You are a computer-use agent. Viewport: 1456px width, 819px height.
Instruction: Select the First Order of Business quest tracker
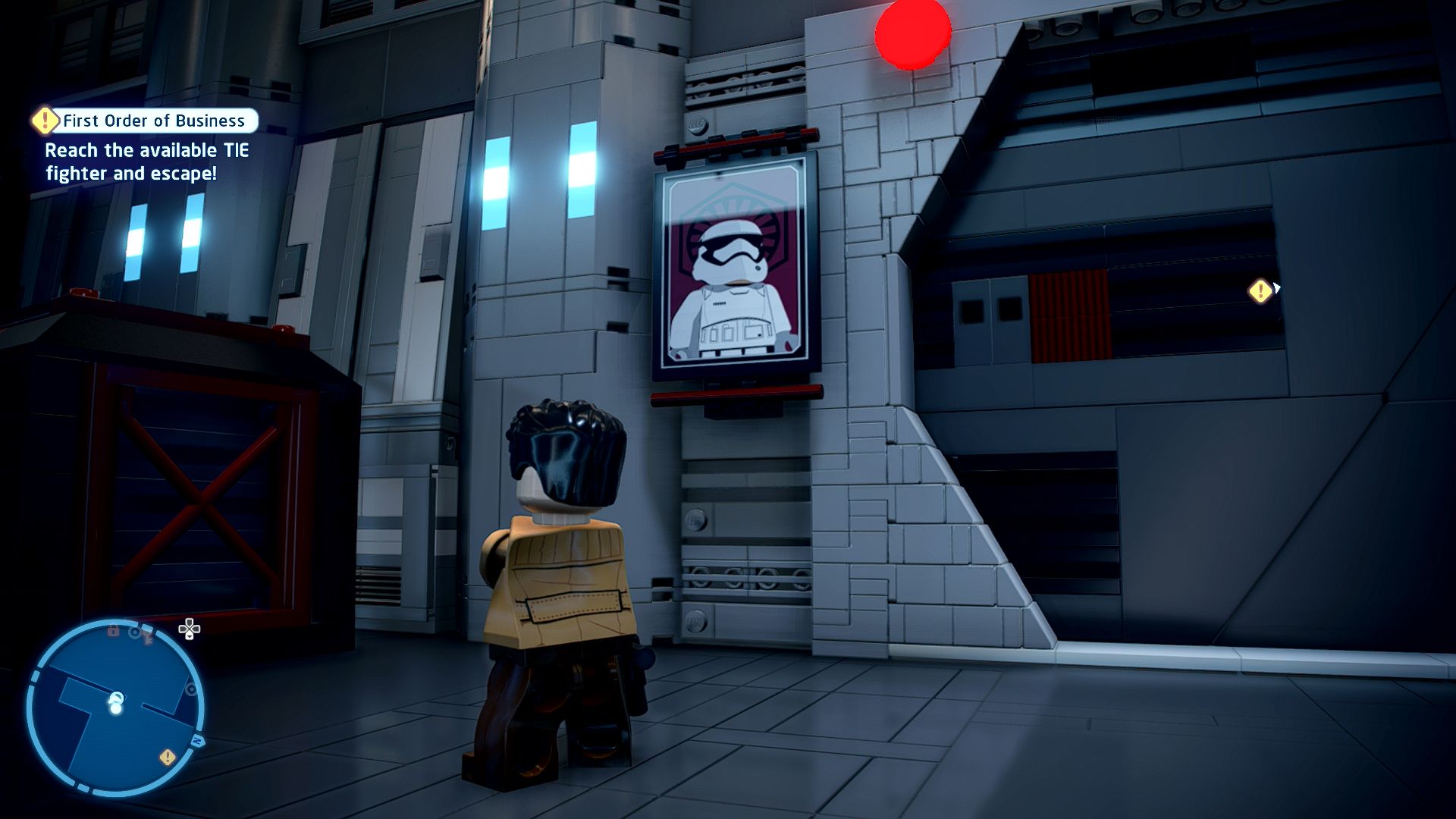[x=146, y=121]
